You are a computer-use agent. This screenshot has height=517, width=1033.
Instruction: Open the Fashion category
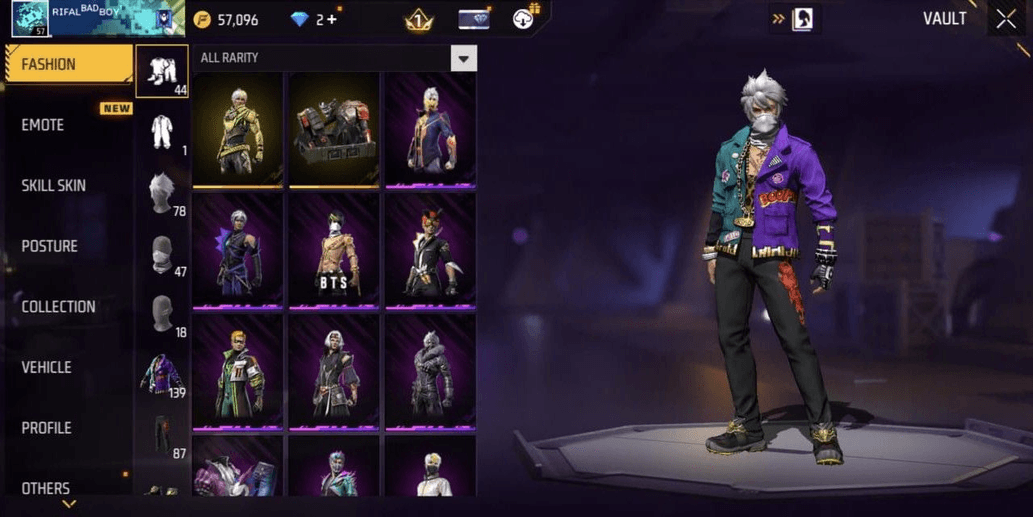[x=68, y=65]
